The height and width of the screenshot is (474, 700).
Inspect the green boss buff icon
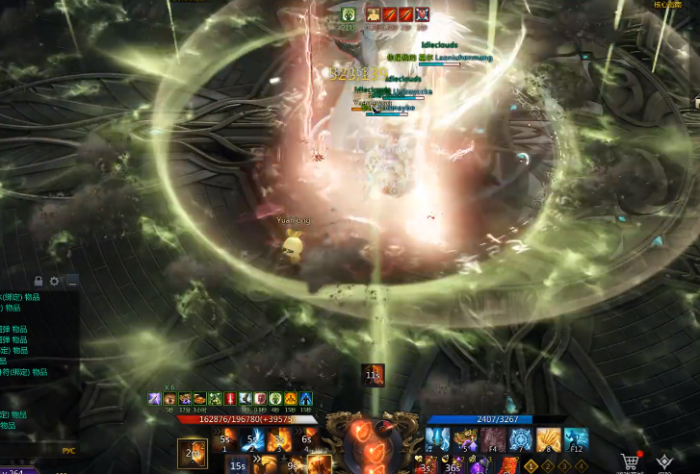tap(348, 14)
